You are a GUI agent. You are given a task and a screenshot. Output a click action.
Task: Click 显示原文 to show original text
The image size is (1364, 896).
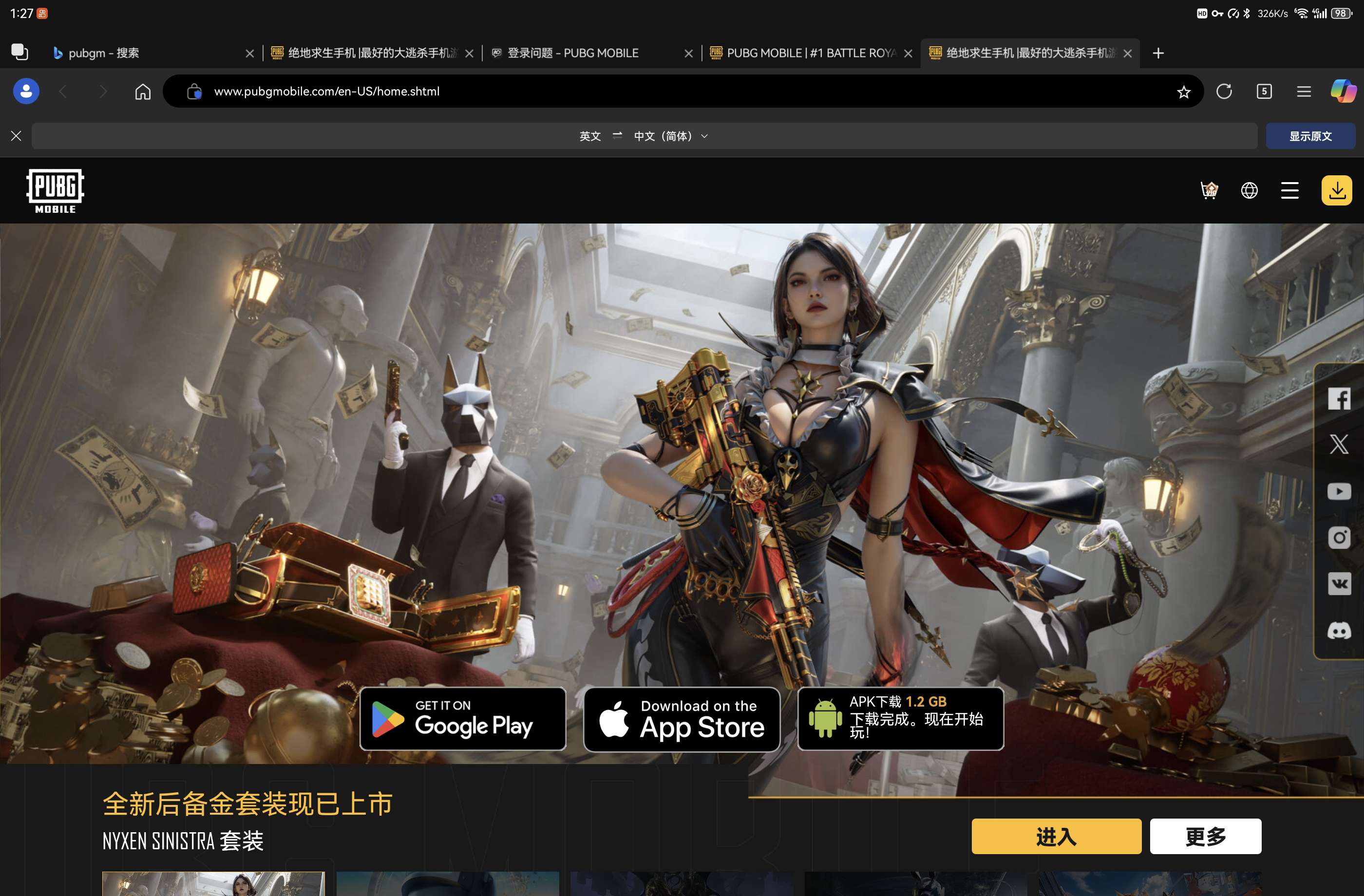1311,136
